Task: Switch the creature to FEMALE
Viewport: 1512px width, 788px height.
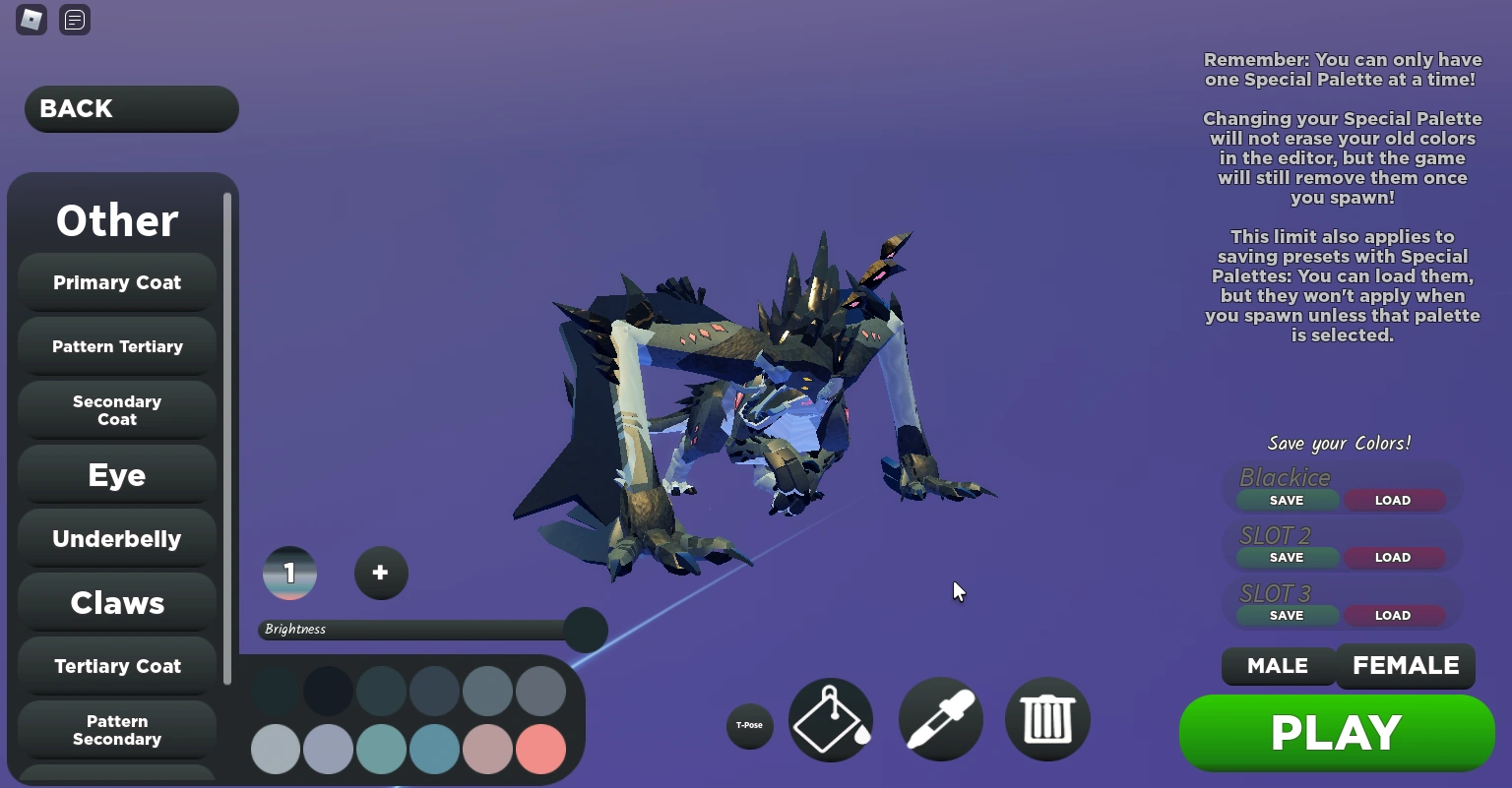Action: coord(1406,666)
